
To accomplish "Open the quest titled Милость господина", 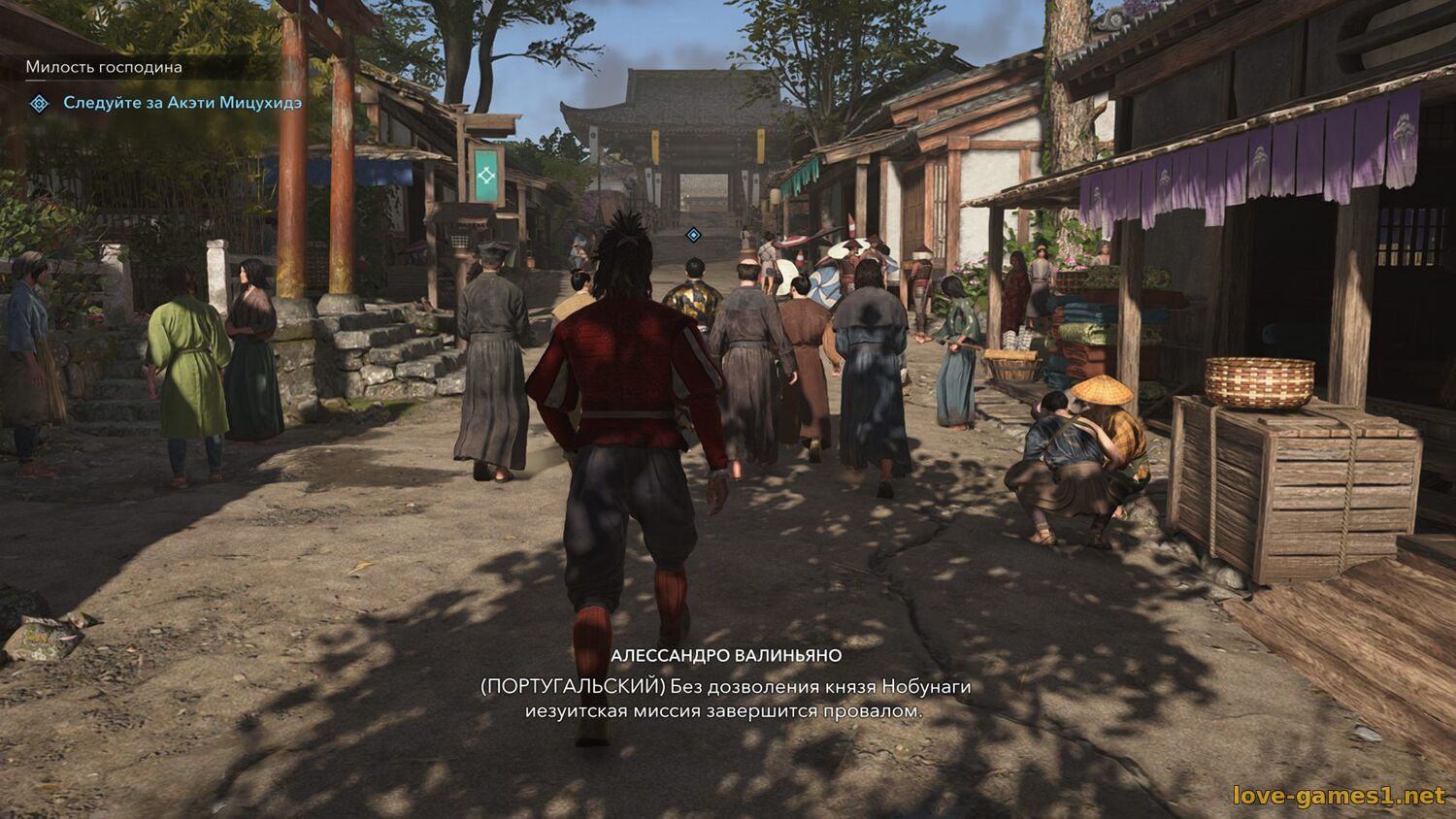I will pos(104,67).
